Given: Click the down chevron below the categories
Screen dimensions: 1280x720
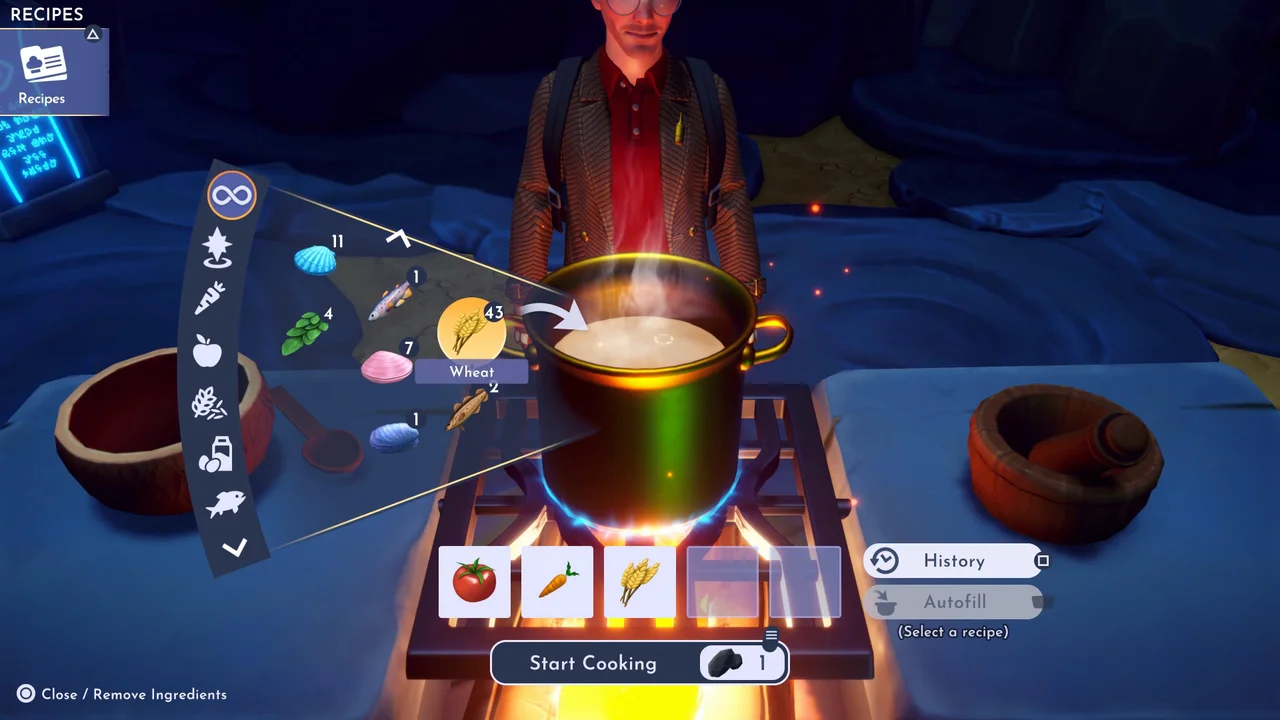Looking at the screenshot, I should [x=234, y=547].
